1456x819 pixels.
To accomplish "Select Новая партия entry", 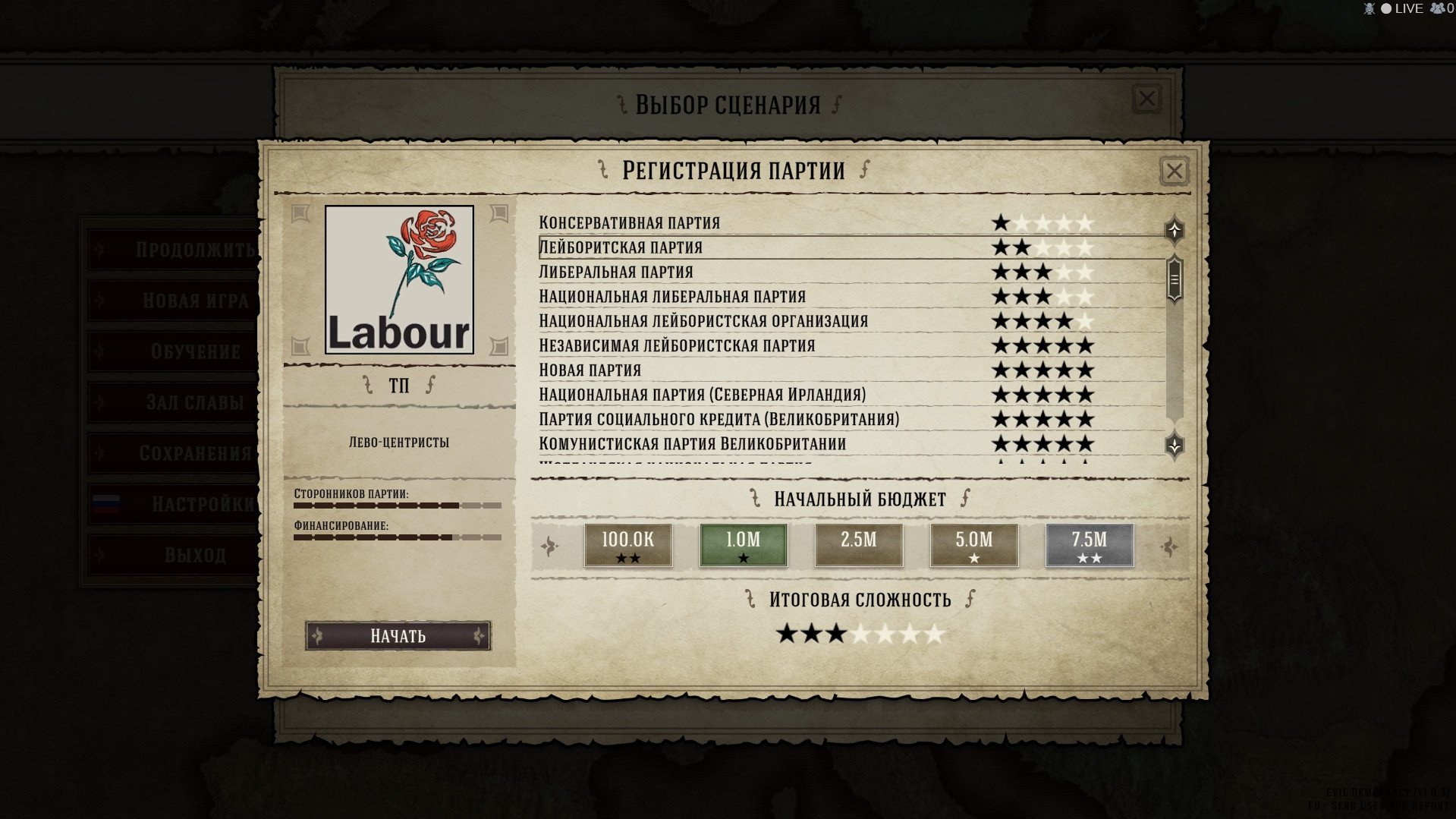I will (x=590, y=370).
